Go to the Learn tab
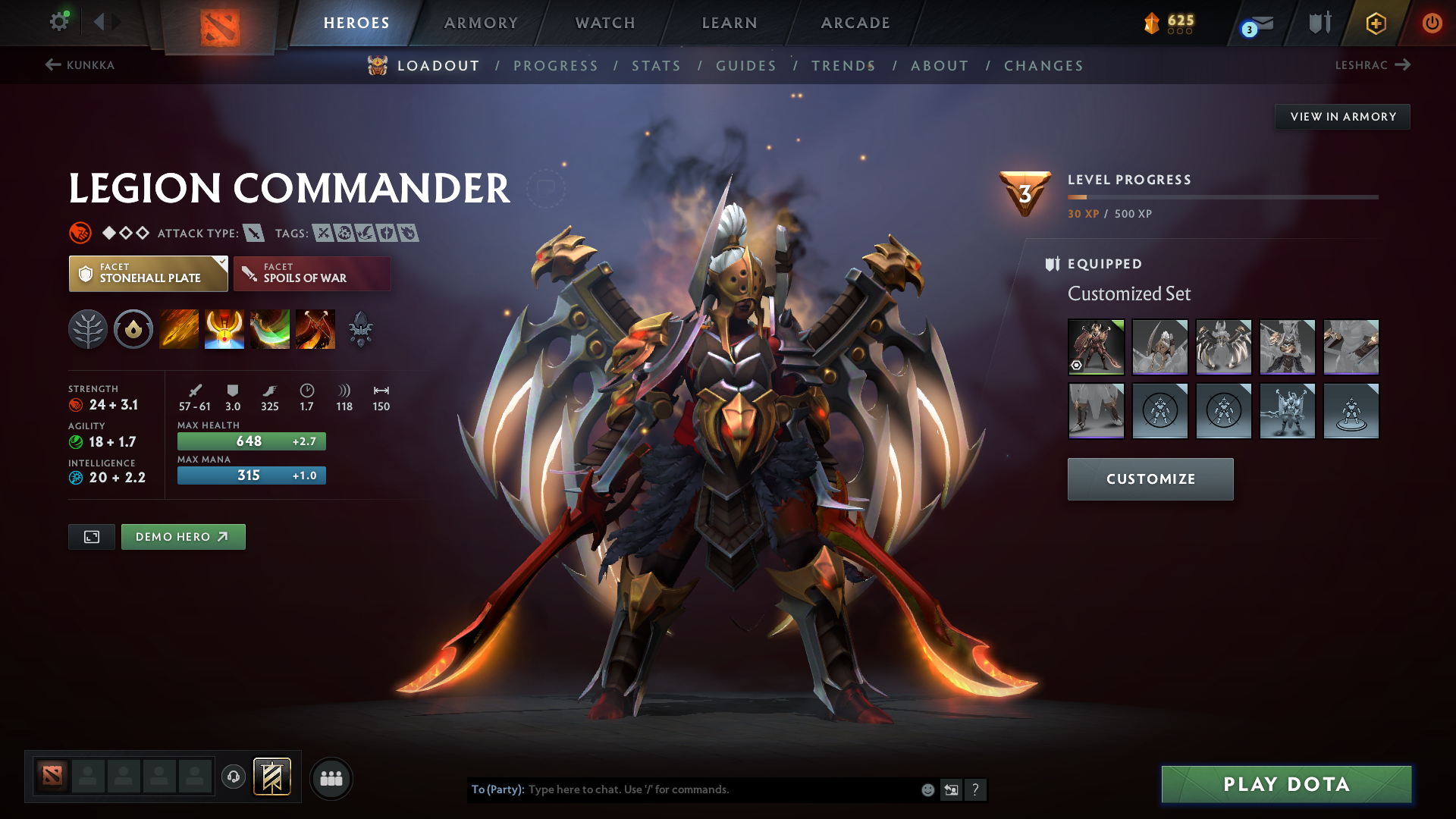The height and width of the screenshot is (819, 1456). (730, 23)
